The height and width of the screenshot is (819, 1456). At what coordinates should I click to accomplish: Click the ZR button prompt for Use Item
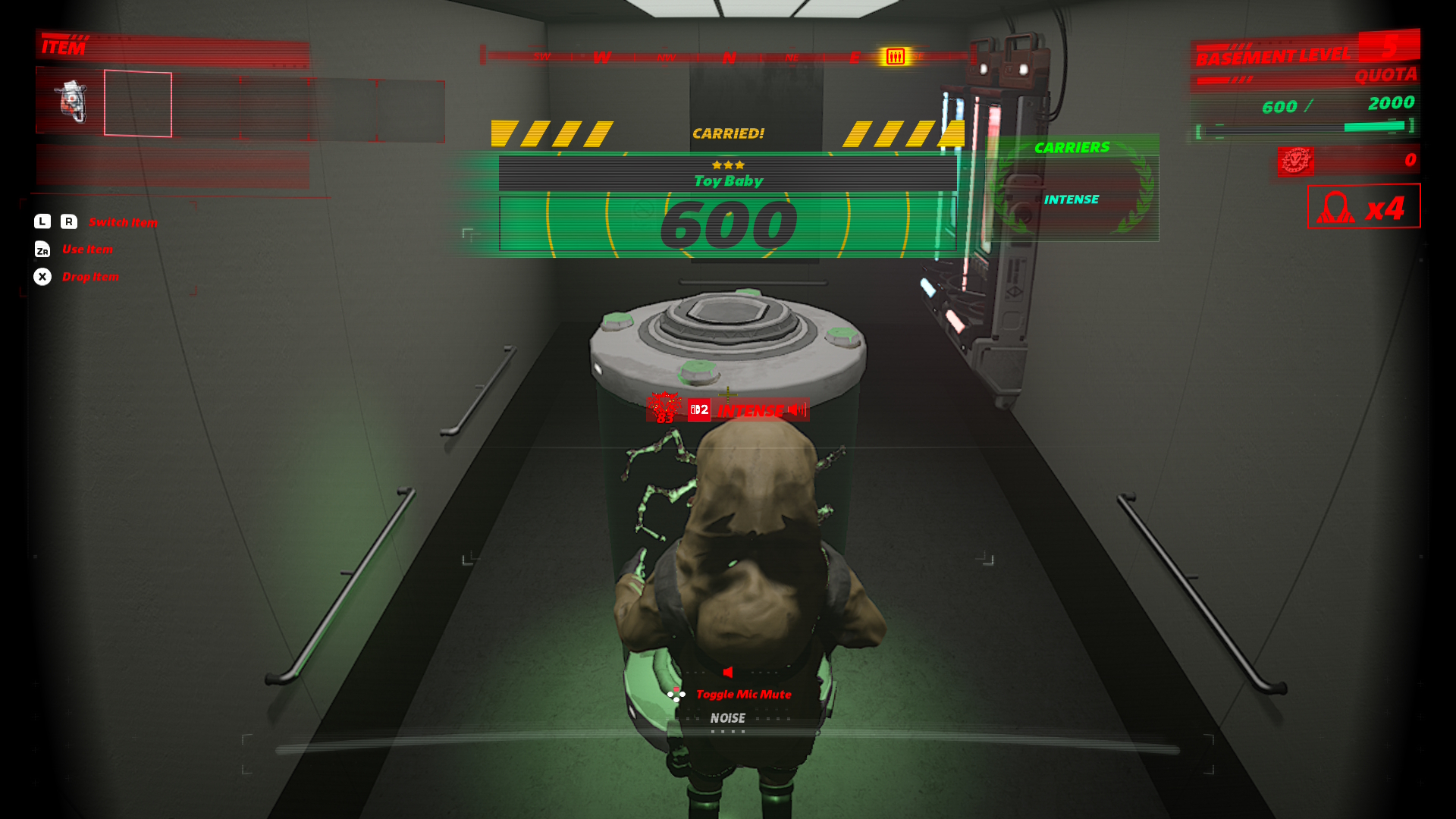(43, 249)
